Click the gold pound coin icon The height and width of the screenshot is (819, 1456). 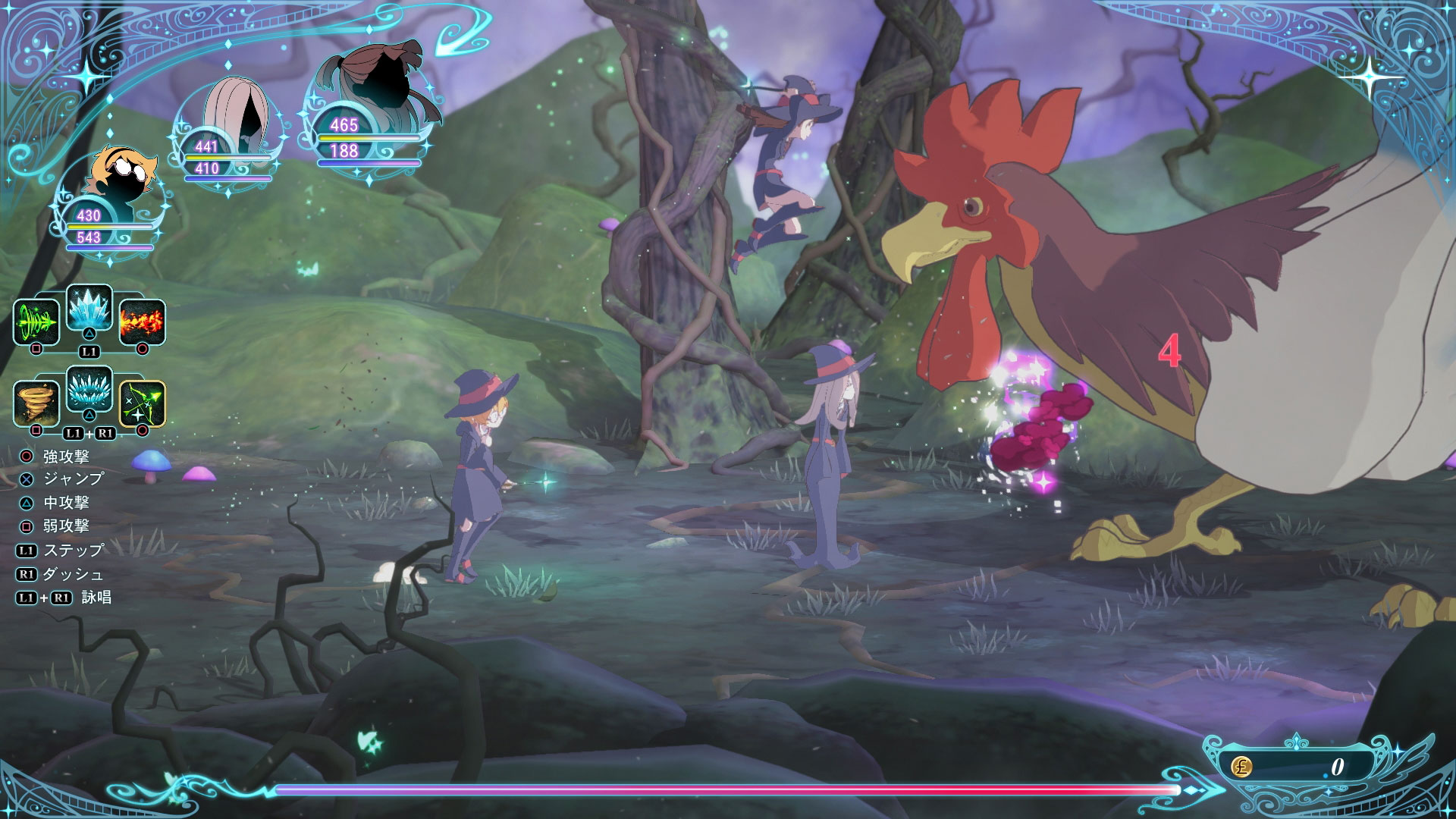(x=1241, y=767)
